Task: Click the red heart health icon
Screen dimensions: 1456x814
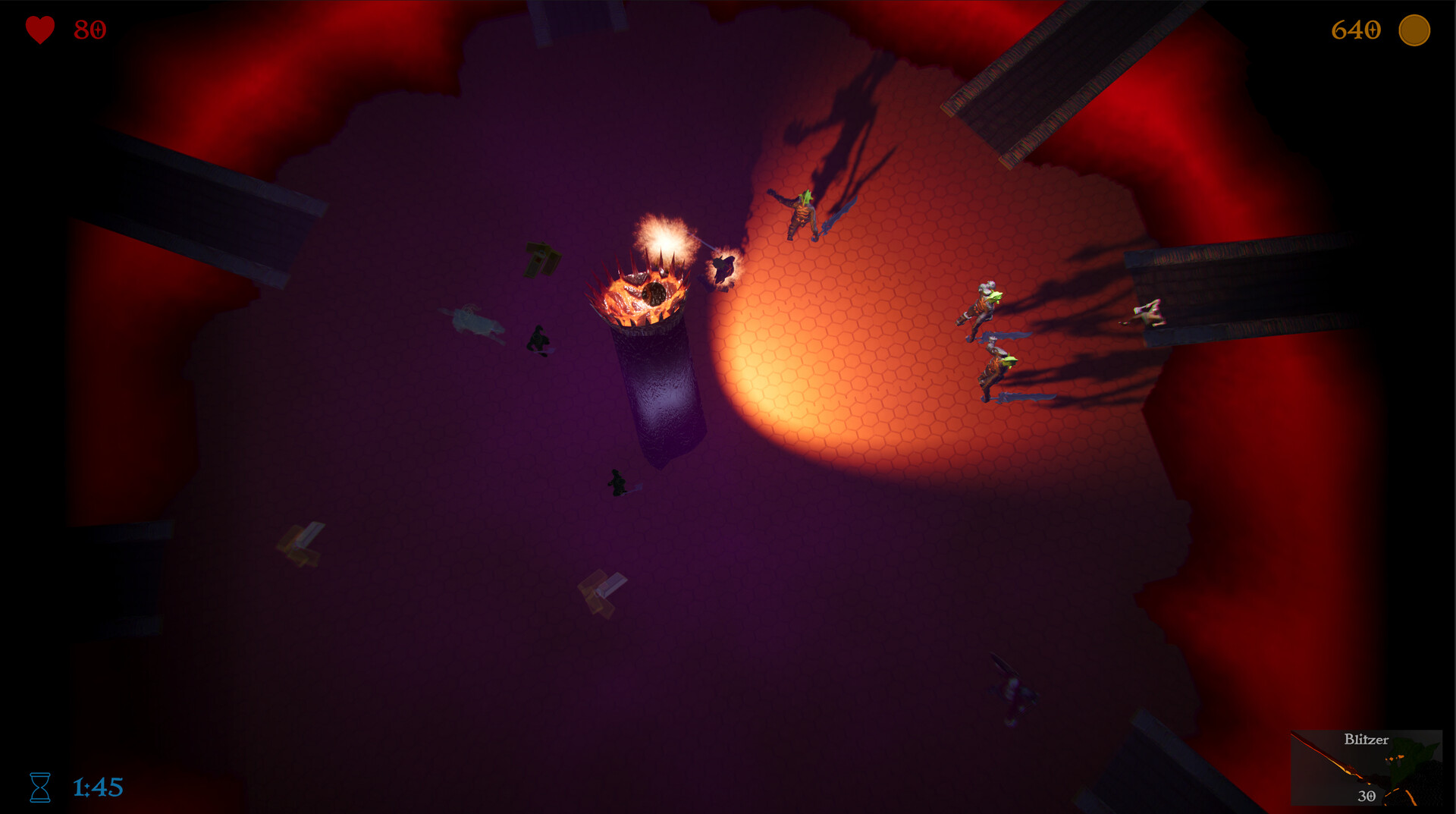Action: [x=39, y=30]
